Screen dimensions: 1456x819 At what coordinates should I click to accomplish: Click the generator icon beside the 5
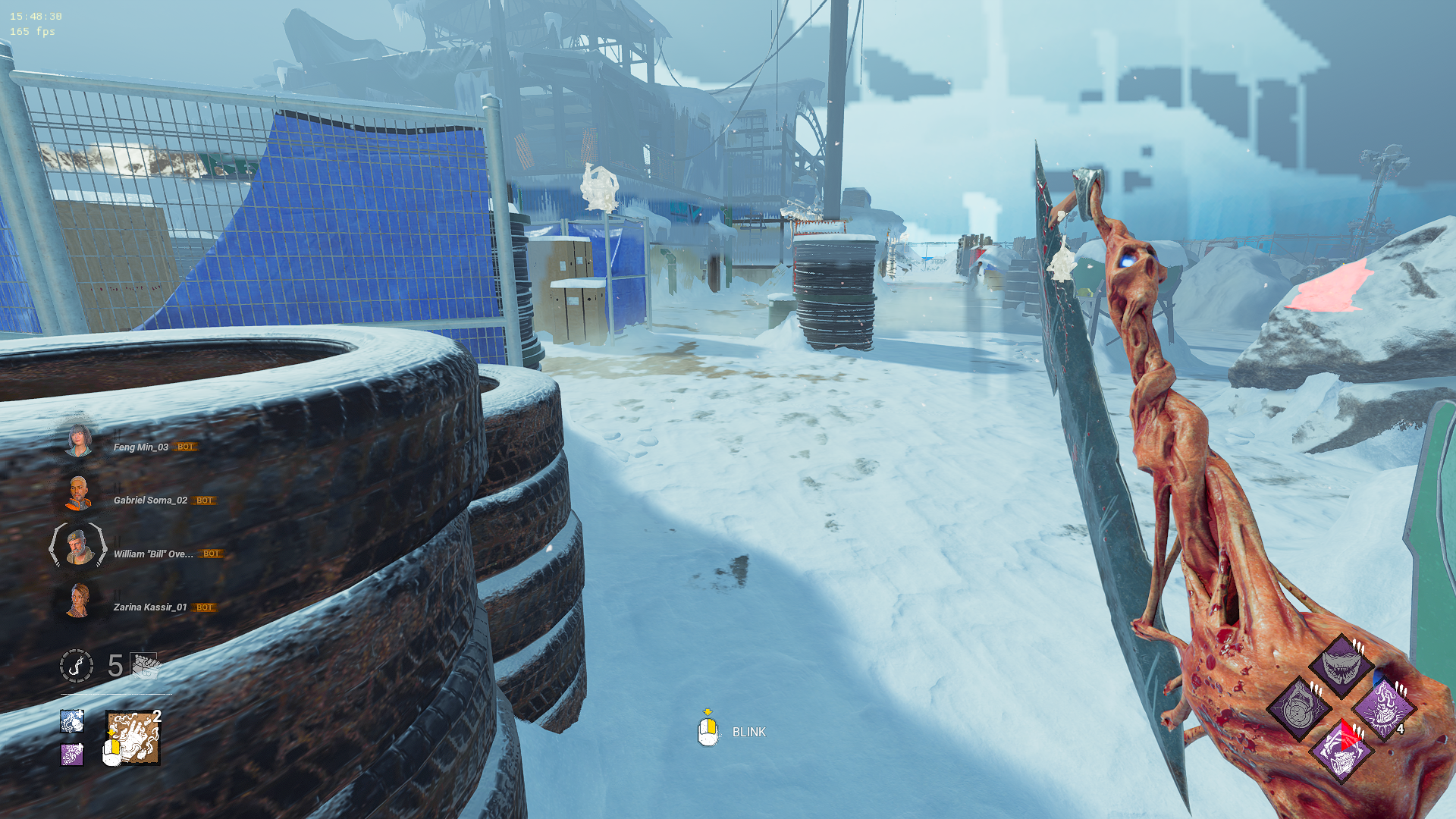144,666
